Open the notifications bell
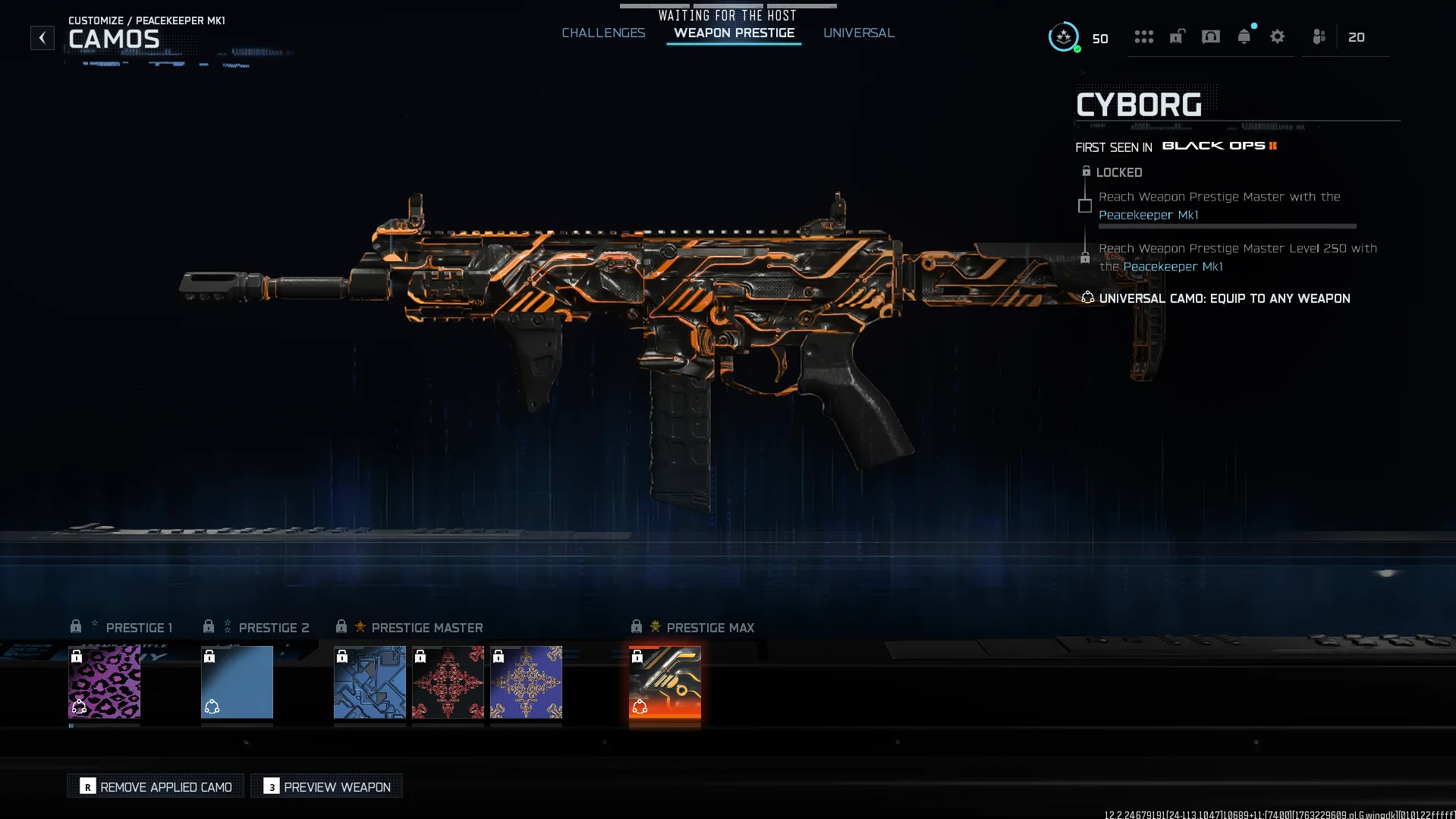This screenshot has width=1456, height=819. [1244, 36]
